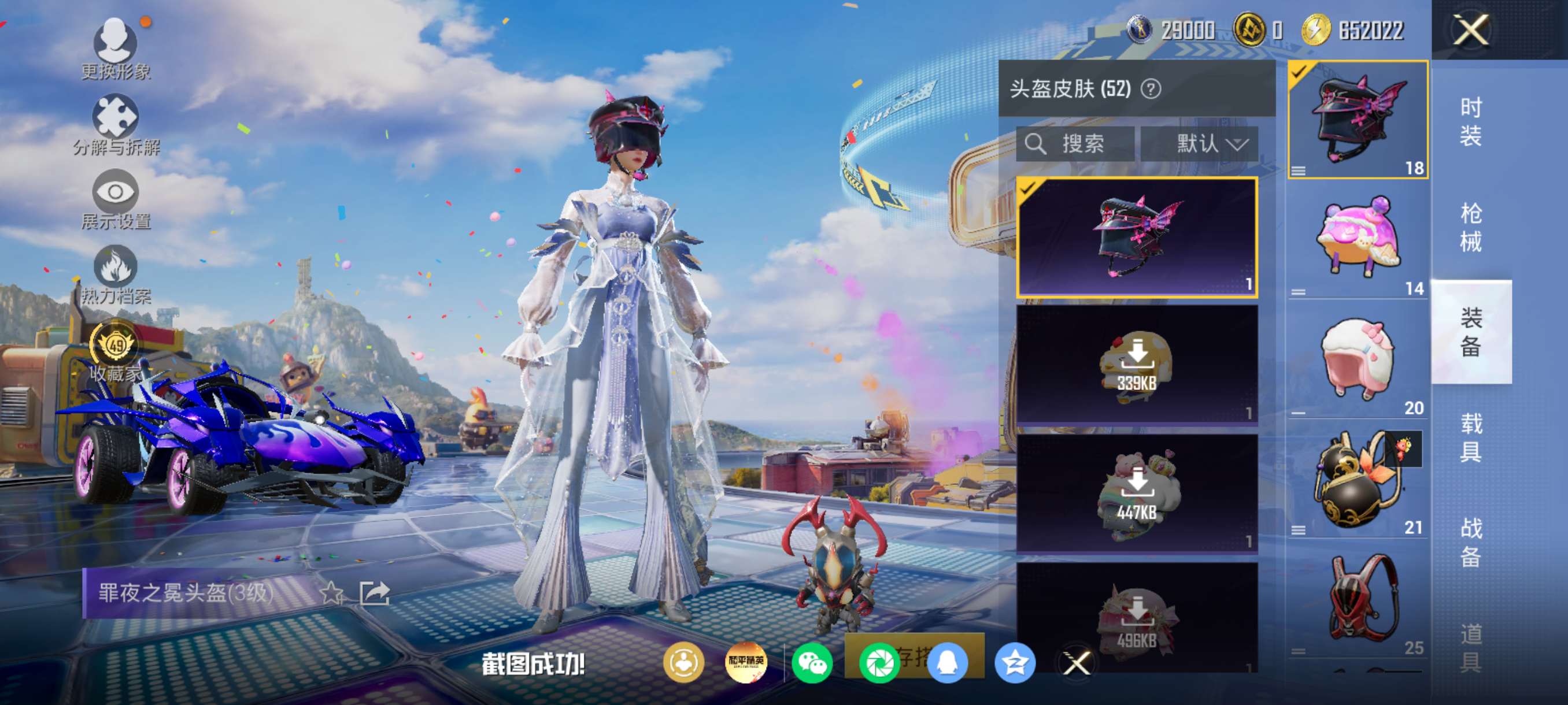Switch to the 战备 tab
1568x705 pixels.
pyautogui.click(x=1471, y=542)
